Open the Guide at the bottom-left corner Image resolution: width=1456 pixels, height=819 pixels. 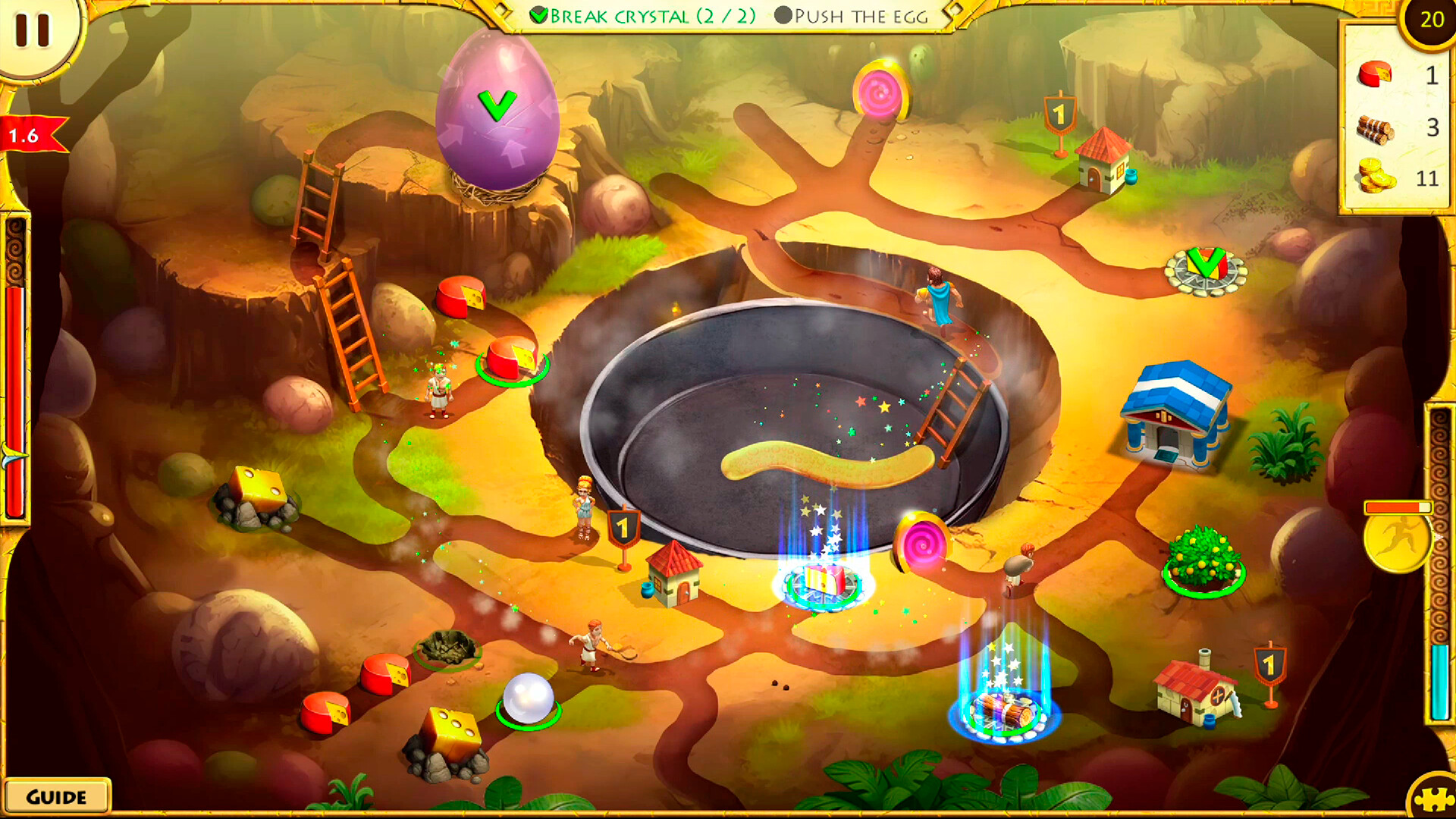(x=57, y=796)
